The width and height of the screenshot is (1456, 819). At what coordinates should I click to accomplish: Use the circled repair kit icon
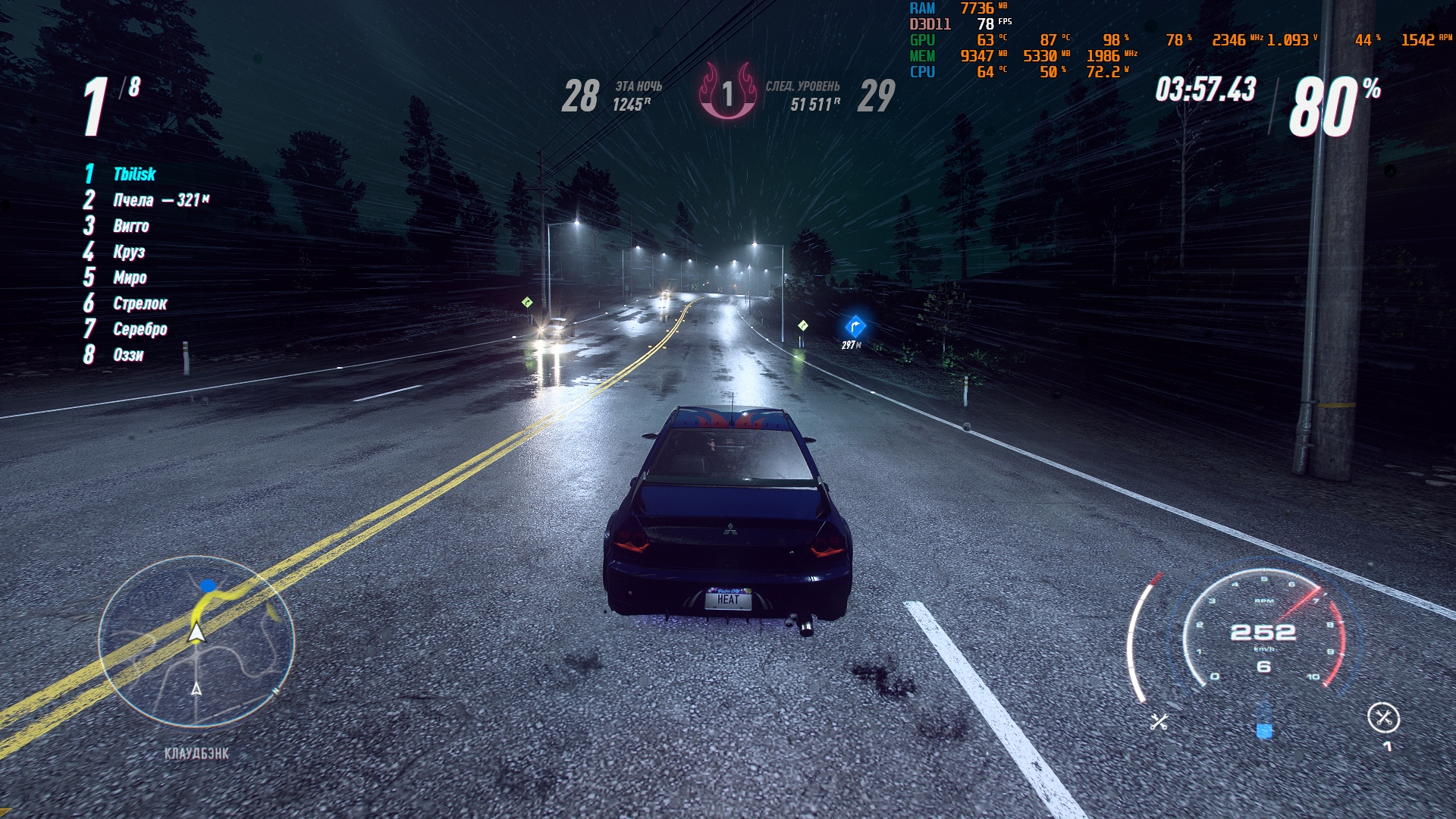coord(1382,717)
